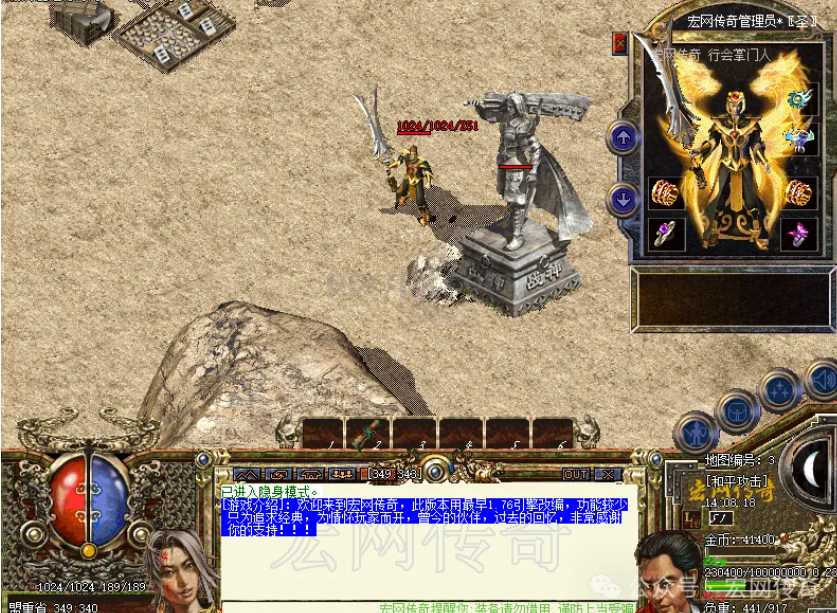Click the X button beside OUT
The height and width of the screenshot is (613, 837).
point(607,474)
